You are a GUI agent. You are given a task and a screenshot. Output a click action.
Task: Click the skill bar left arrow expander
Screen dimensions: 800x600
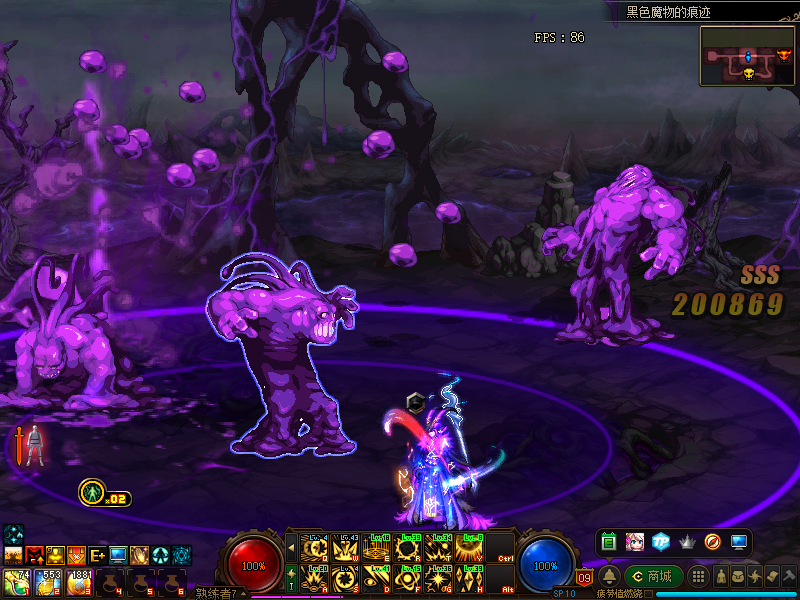pyautogui.click(x=291, y=547)
